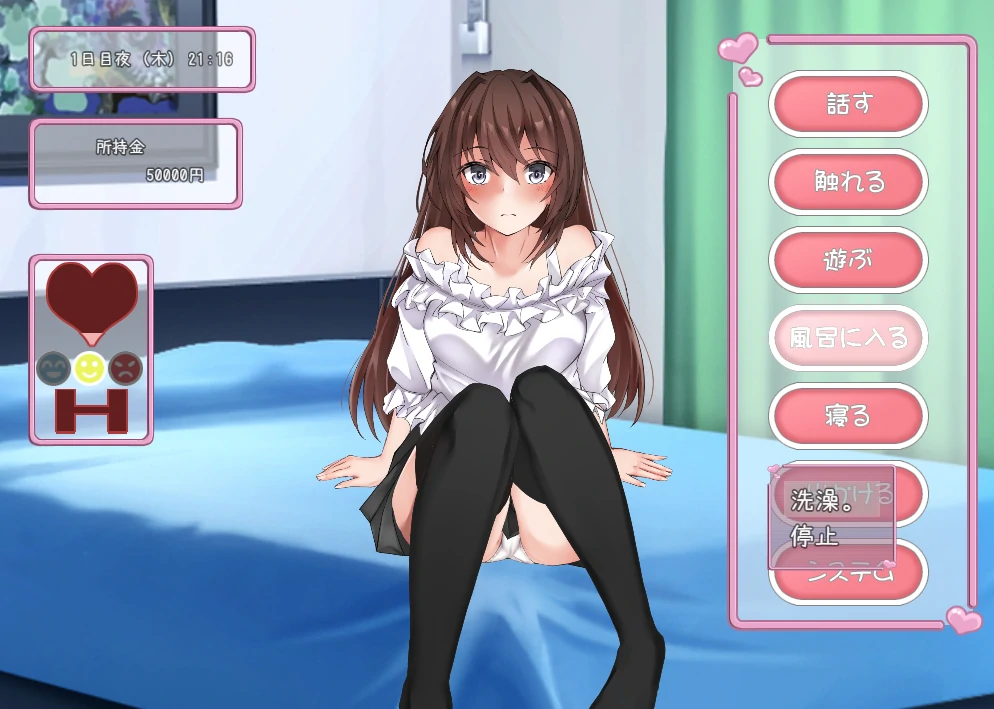
Task: Click the 遊ぶ (play) option
Action: pyautogui.click(x=848, y=260)
